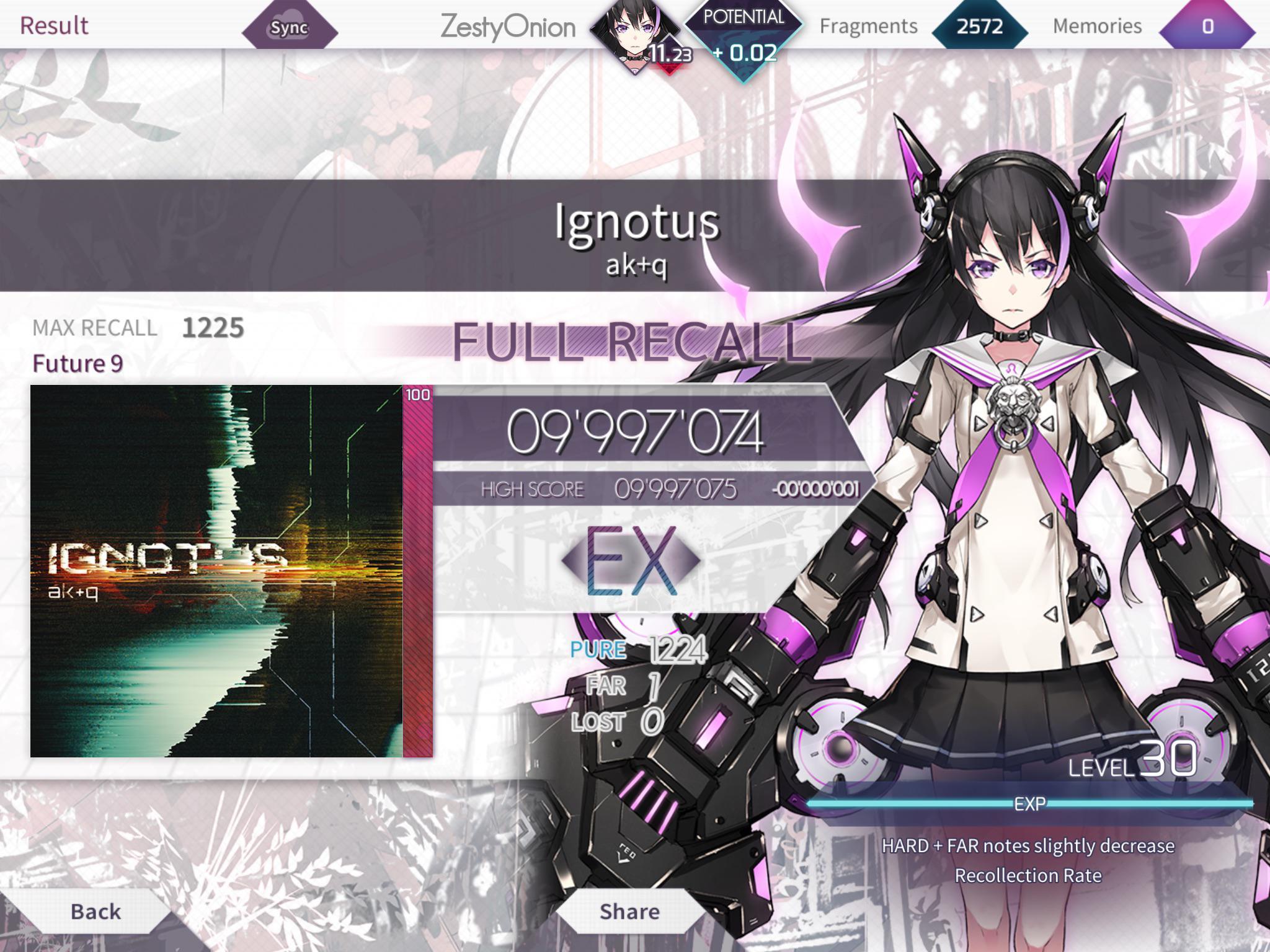Click the Fragments counter hexagon
This screenshot has height=952, width=1270.
click(x=980, y=26)
